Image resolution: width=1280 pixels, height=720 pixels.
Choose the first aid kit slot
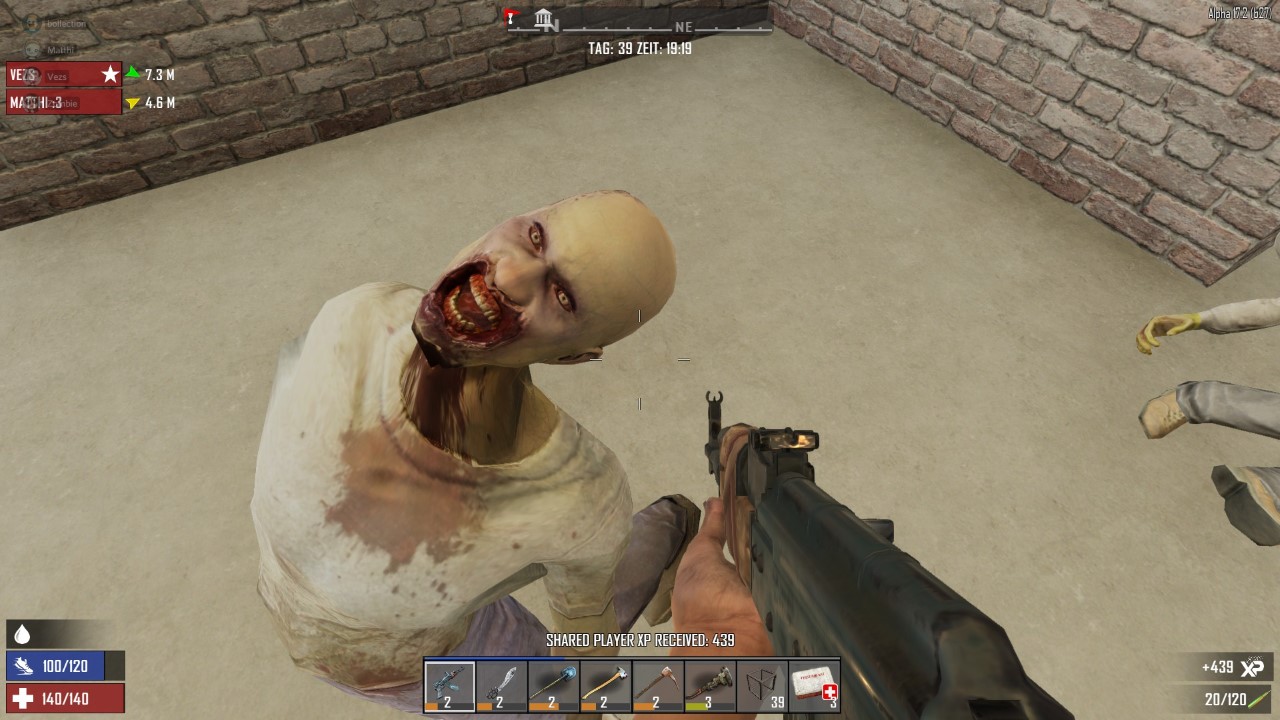tap(814, 686)
